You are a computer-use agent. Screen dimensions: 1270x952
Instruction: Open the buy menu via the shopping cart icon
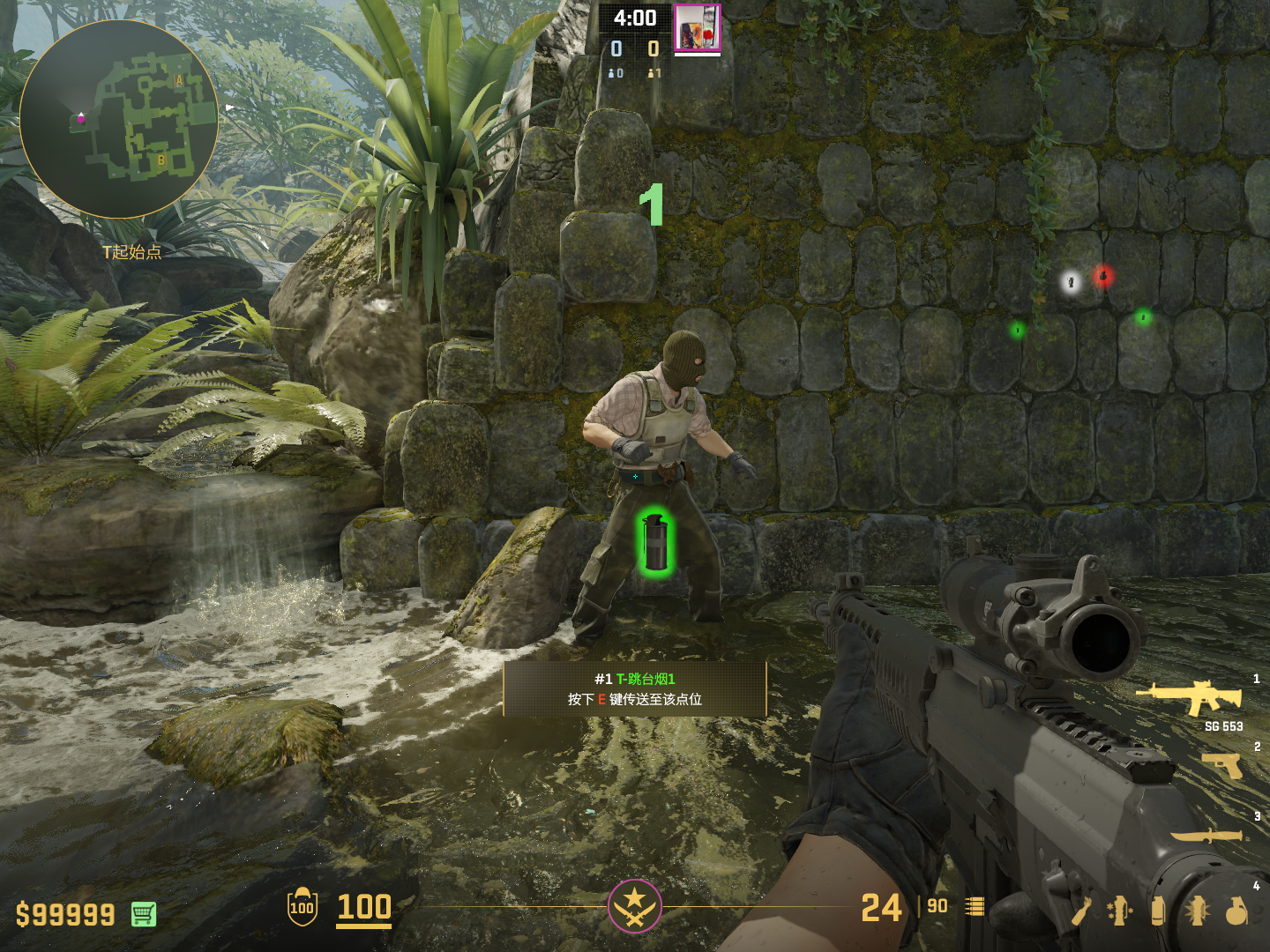tap(144, 914)
